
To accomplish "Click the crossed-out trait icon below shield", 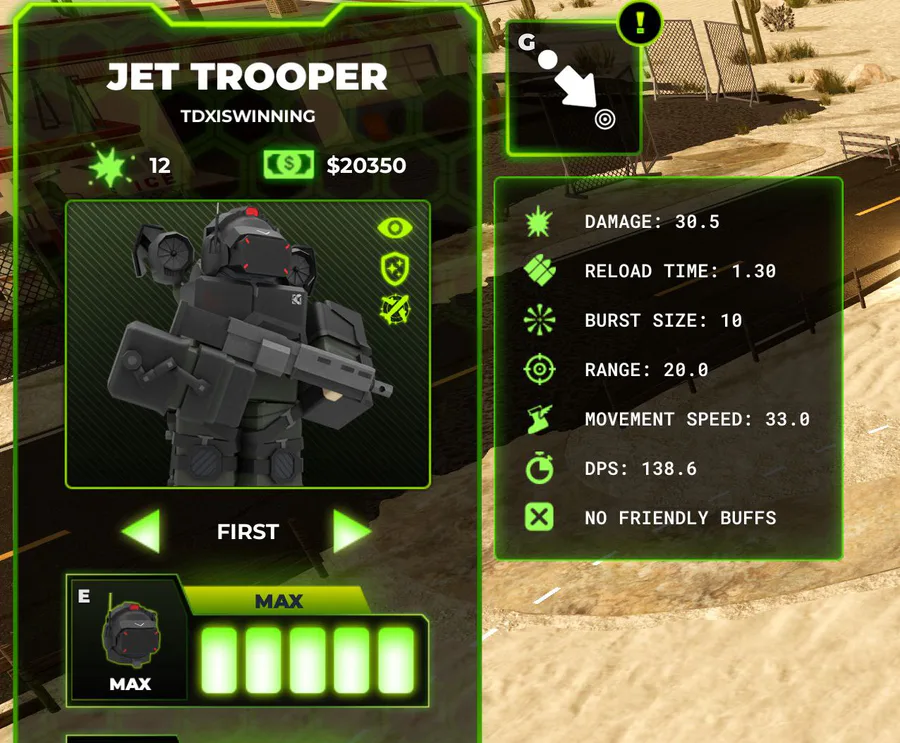I will tap(395, 308).
